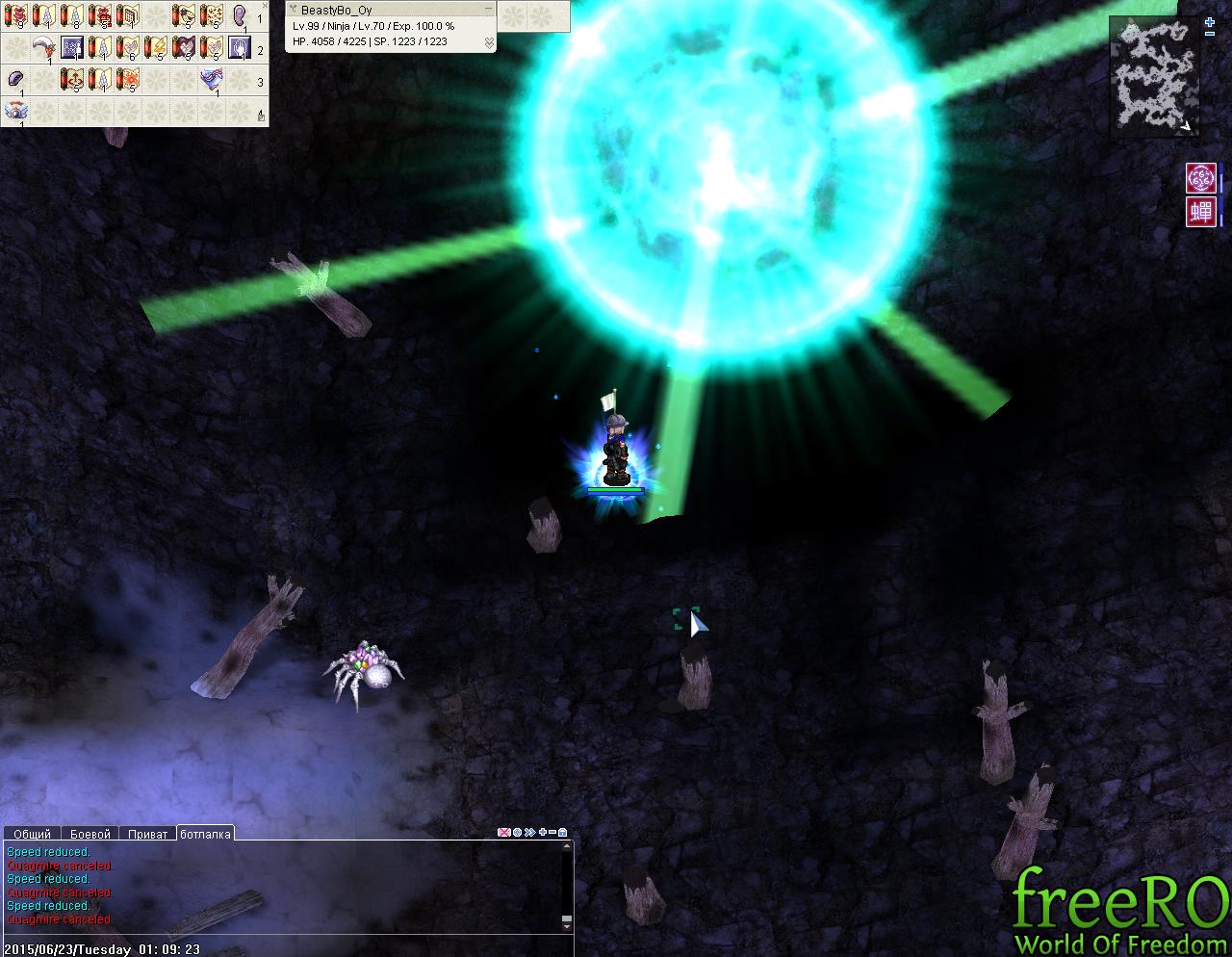1232x957 pixels.
Task: Click the cicada kanji status buff icon
Action: click(1200, 212)
